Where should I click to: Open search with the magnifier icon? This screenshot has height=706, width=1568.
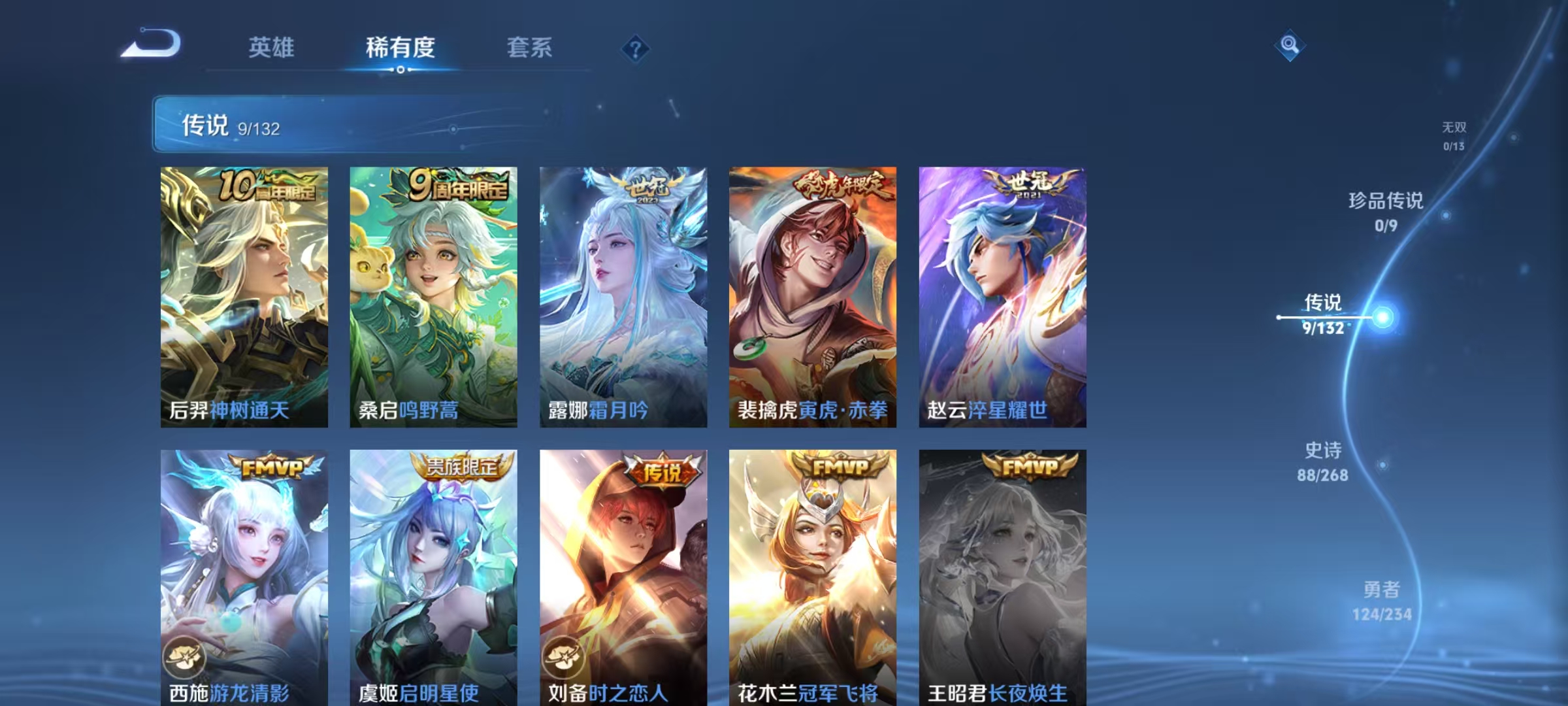pyautogui.click(x=1290, y=45)
